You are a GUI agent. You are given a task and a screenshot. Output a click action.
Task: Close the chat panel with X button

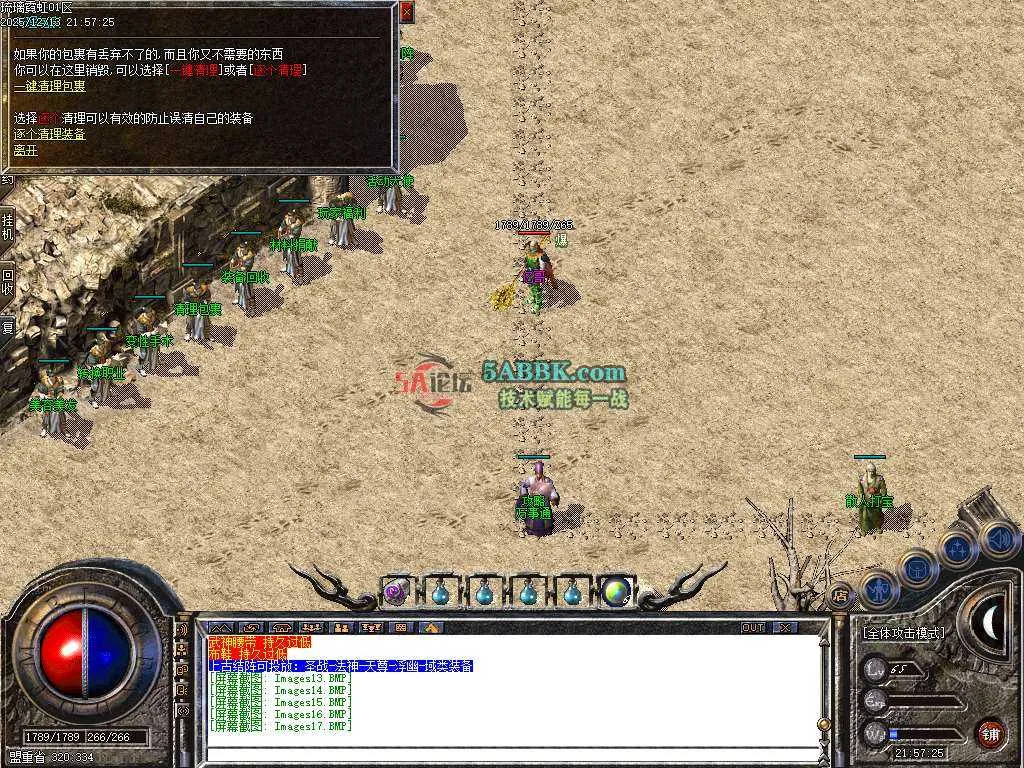(785, 628)
